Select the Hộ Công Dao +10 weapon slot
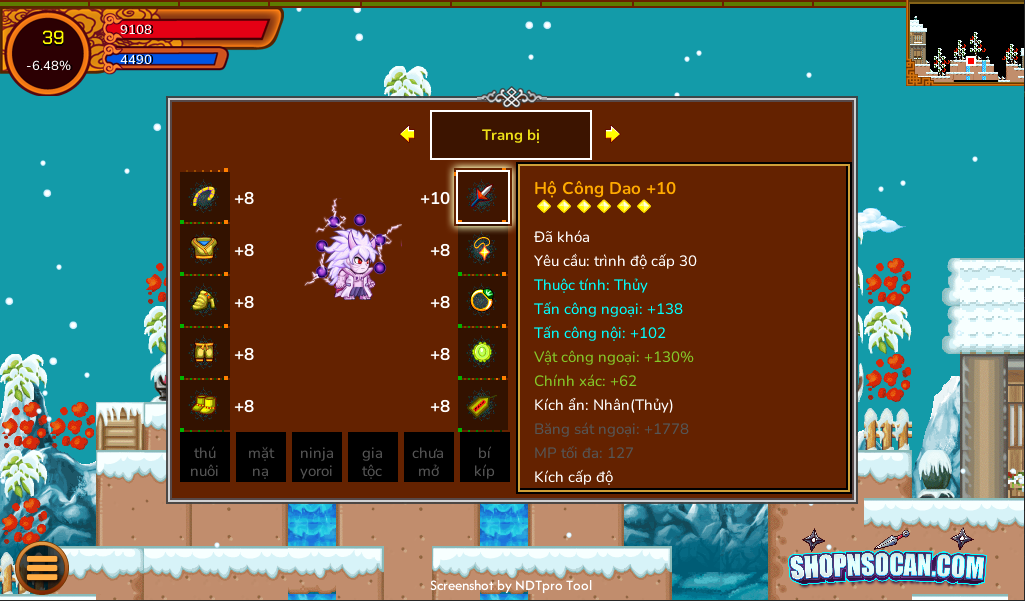 point(483,197)
